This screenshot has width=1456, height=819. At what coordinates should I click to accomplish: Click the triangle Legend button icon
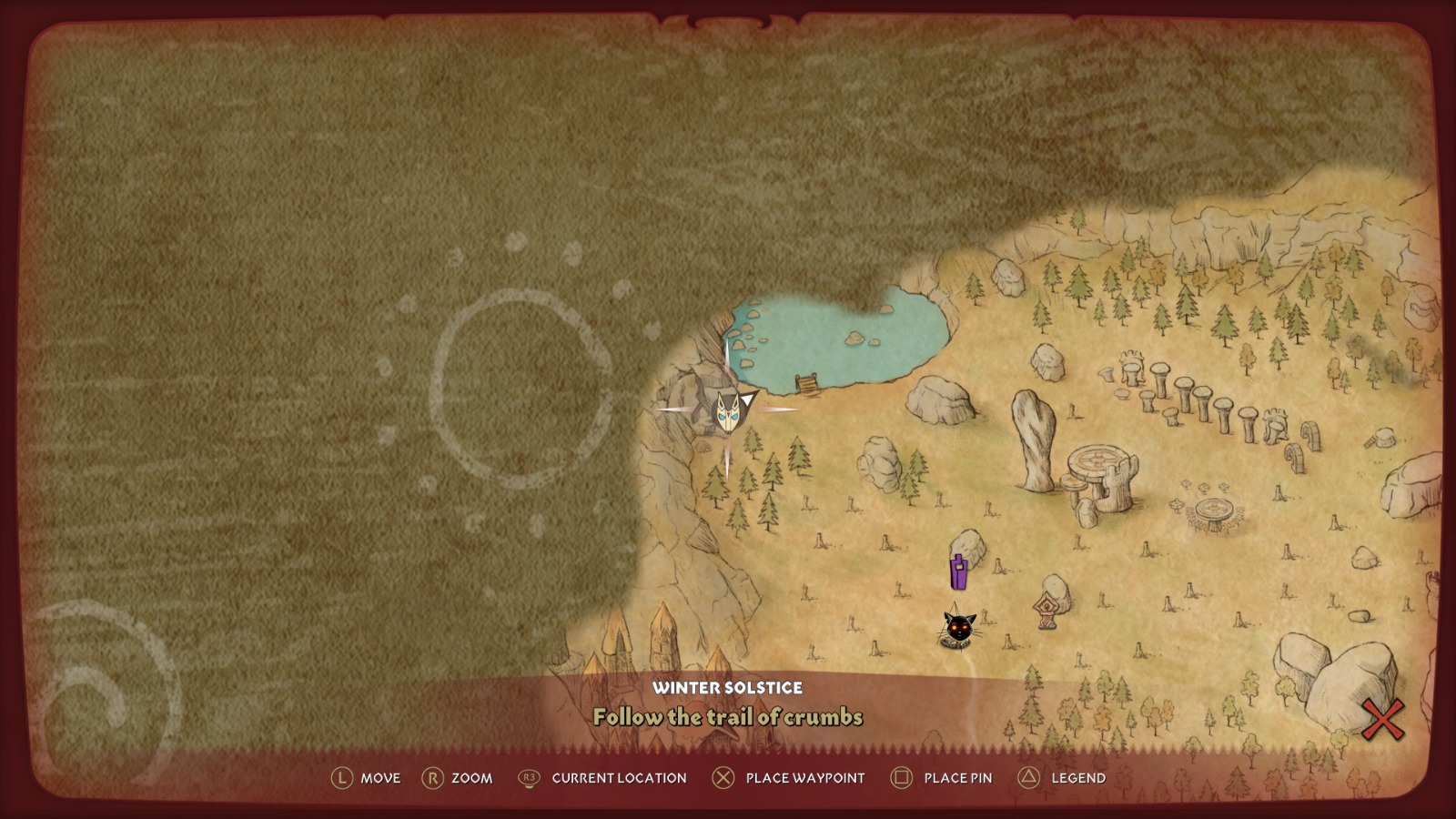1028,778
